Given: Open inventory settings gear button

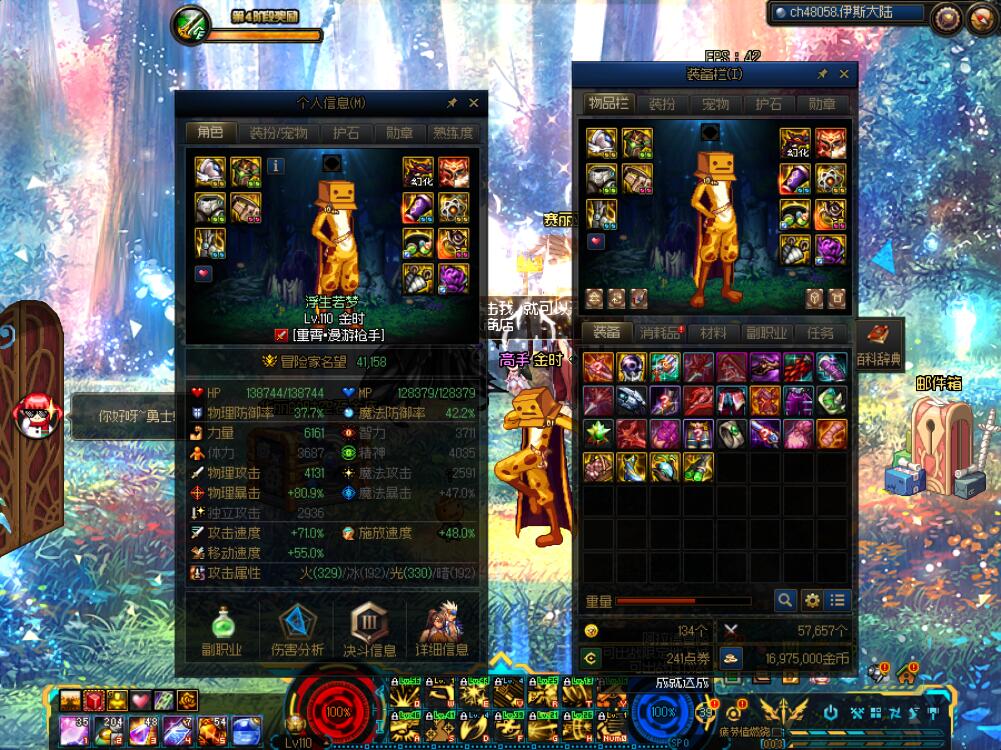Looking at the screenshot, I should click(812, 600).
